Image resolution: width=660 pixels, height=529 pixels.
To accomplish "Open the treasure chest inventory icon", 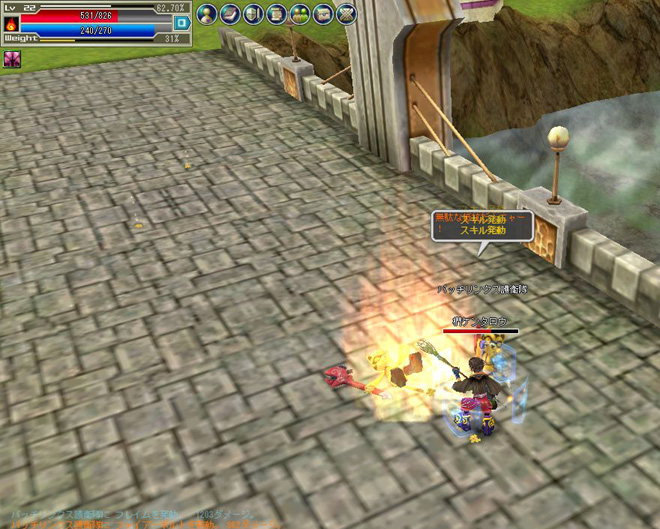I will click(322, 14).
